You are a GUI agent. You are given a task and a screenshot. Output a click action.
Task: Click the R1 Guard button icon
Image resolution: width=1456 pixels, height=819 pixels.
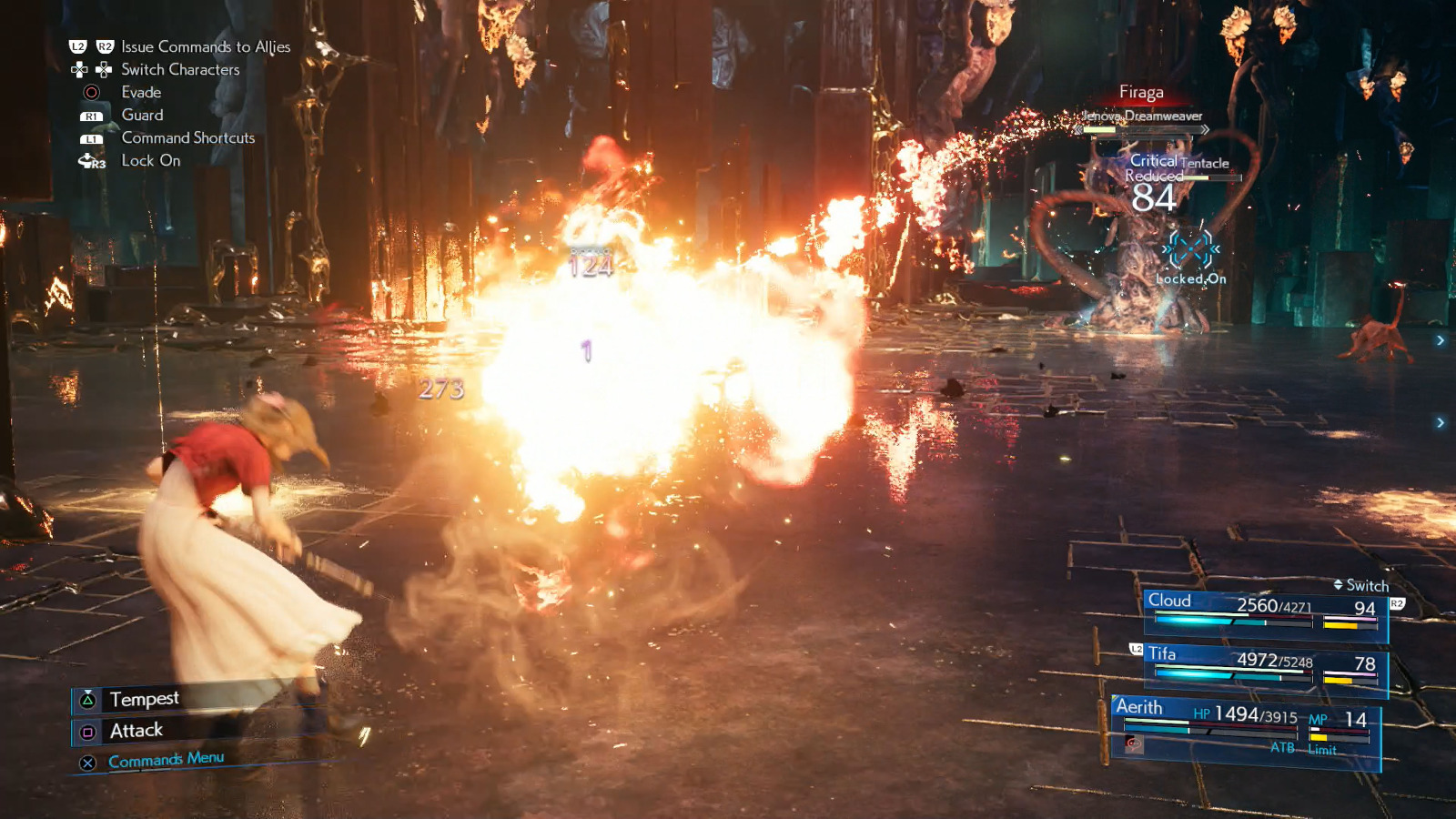coord(91,115)
